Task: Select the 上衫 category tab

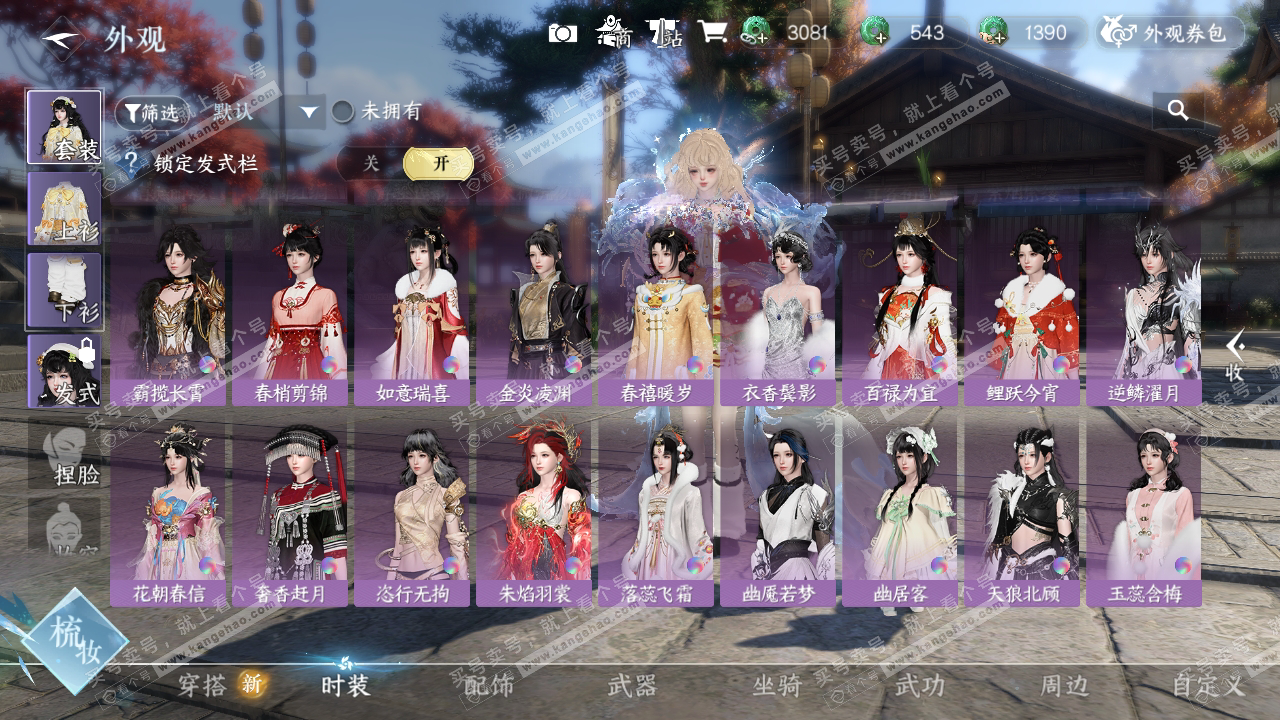Action: pos(64,208)
